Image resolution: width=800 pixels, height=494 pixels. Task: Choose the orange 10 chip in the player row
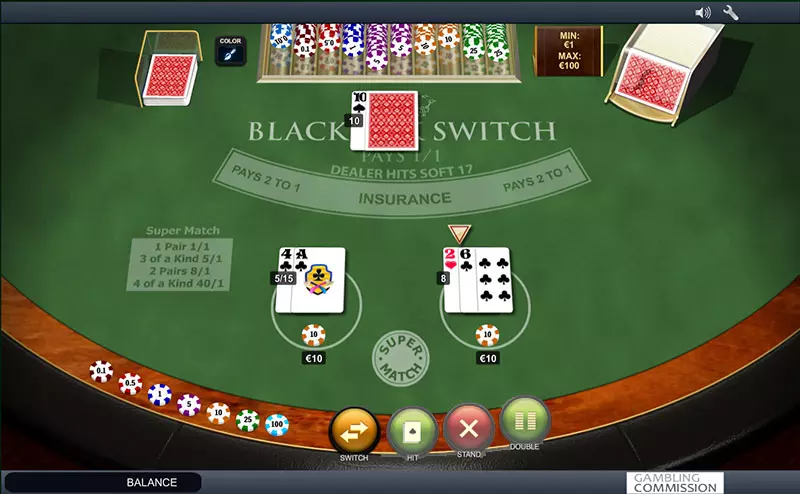[218, 412]
